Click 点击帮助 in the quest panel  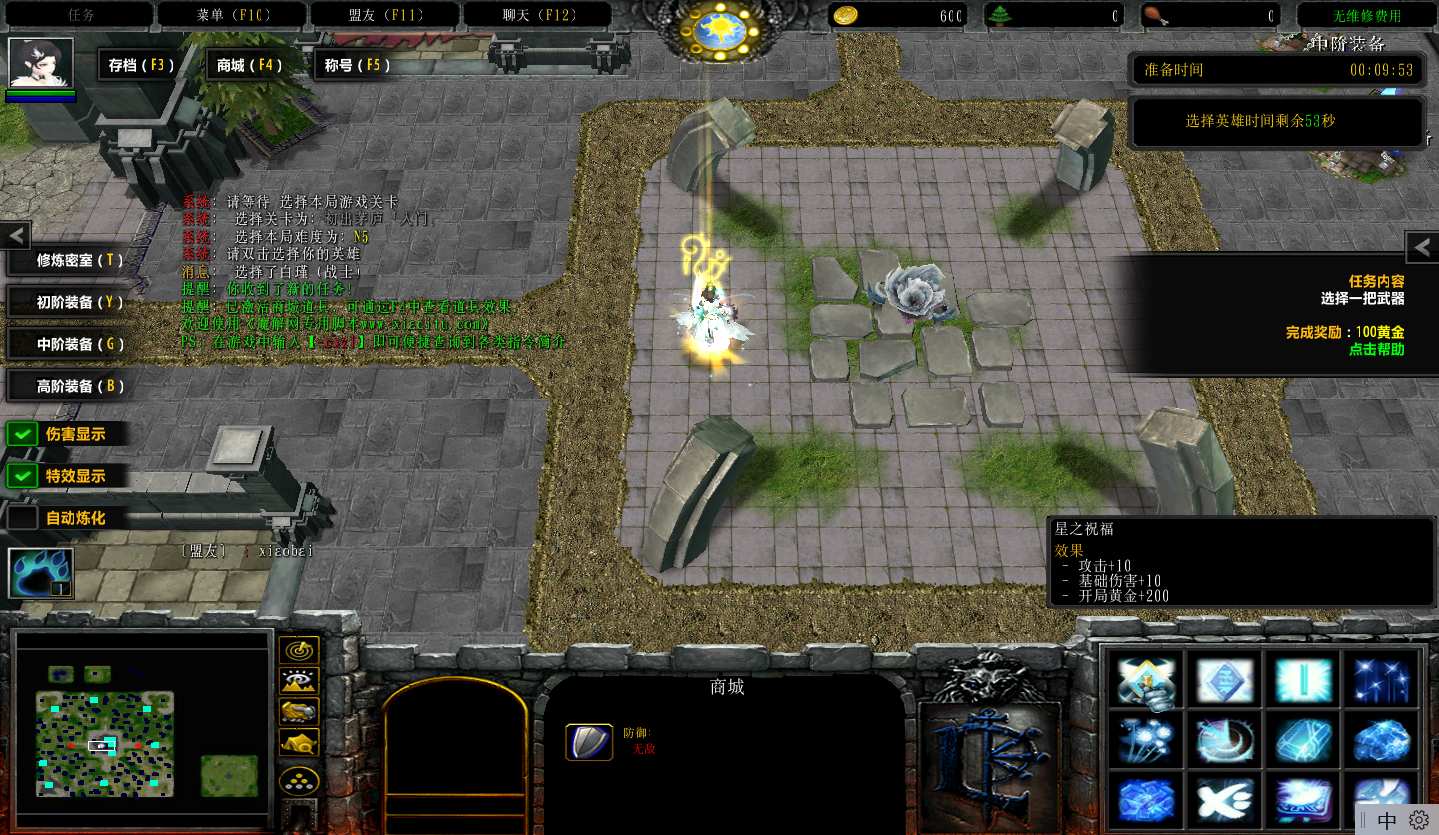(1376, 349)
